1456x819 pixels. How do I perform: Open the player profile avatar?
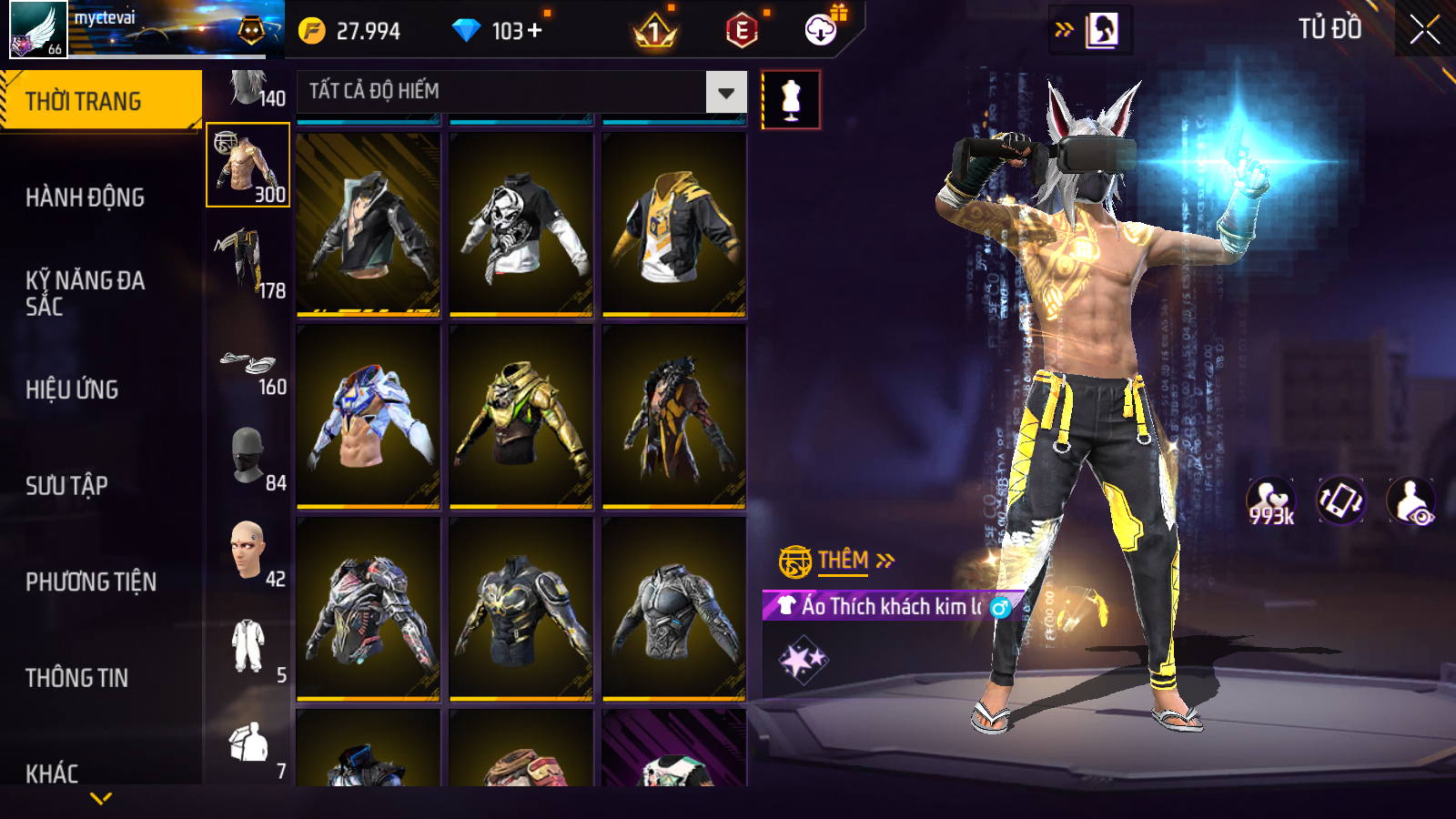38,29
